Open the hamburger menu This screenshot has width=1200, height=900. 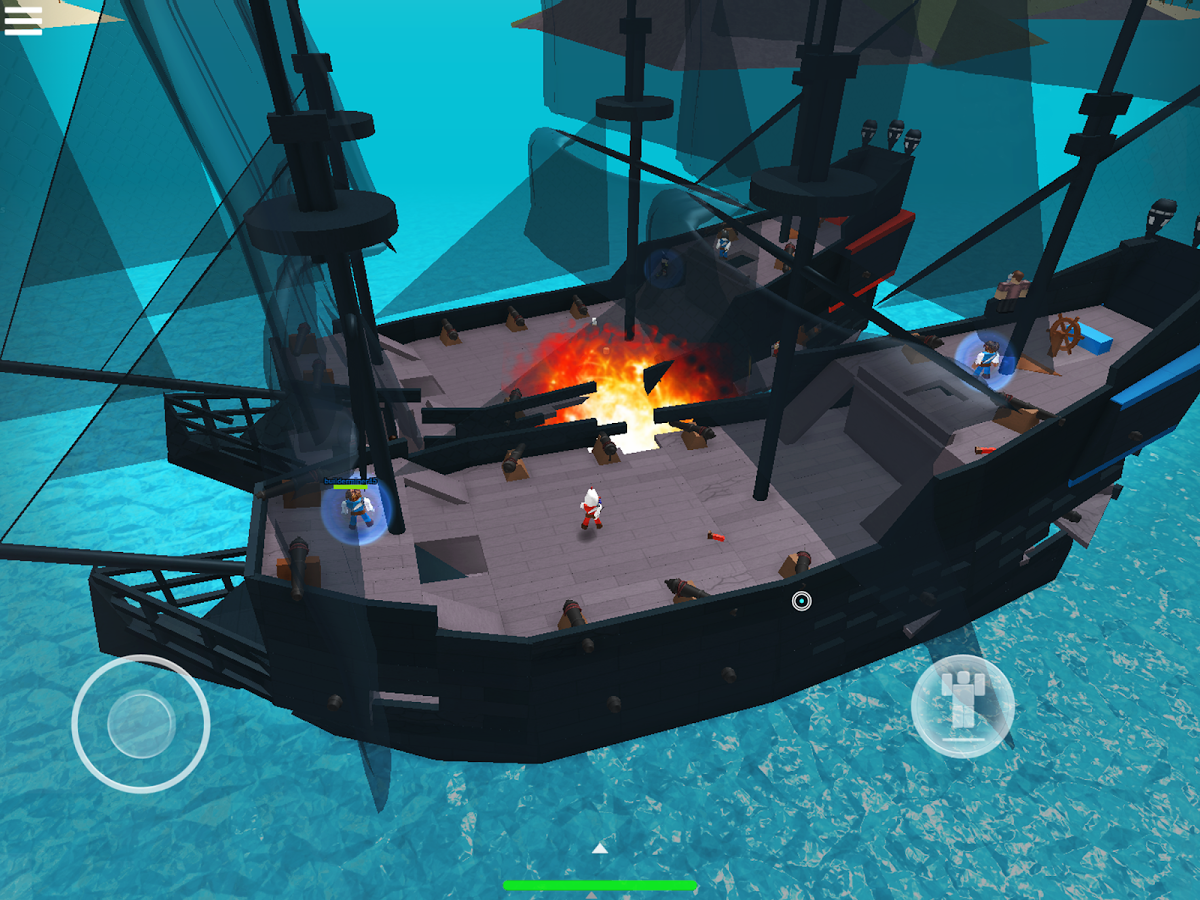tap(23, 21)
